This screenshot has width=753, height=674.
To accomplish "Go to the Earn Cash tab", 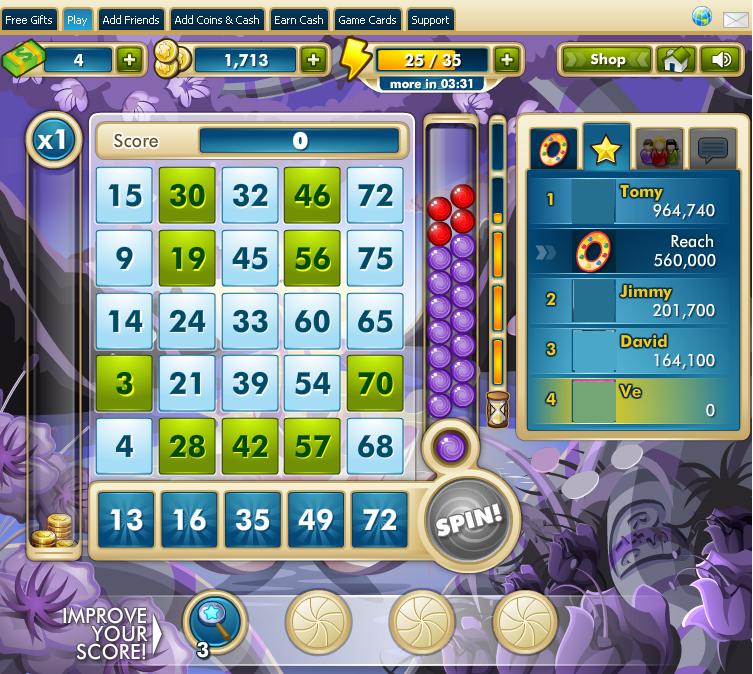I will [x=299, y=20].
